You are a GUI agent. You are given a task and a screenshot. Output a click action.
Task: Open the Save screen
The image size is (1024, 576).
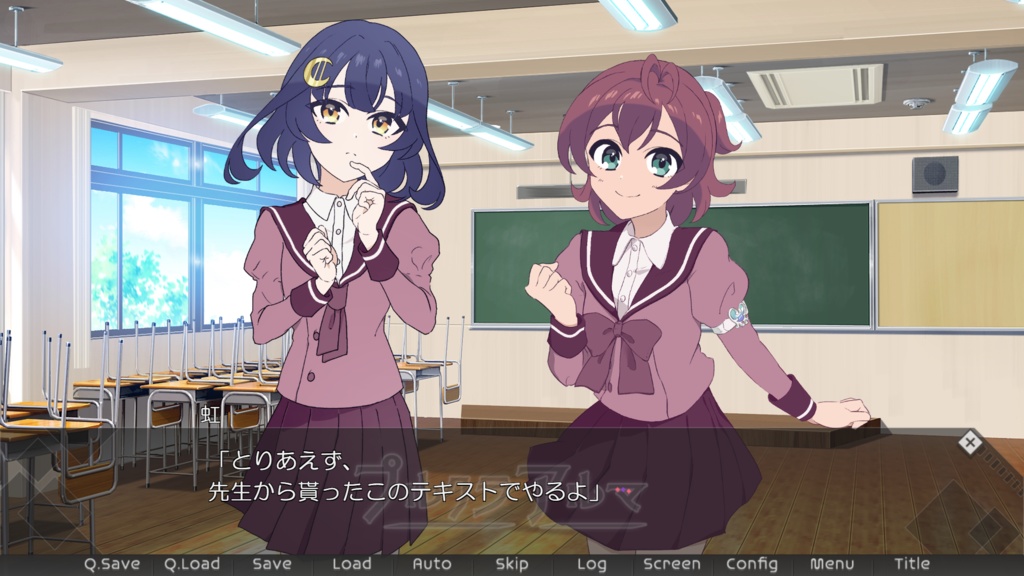click(271, 564)
